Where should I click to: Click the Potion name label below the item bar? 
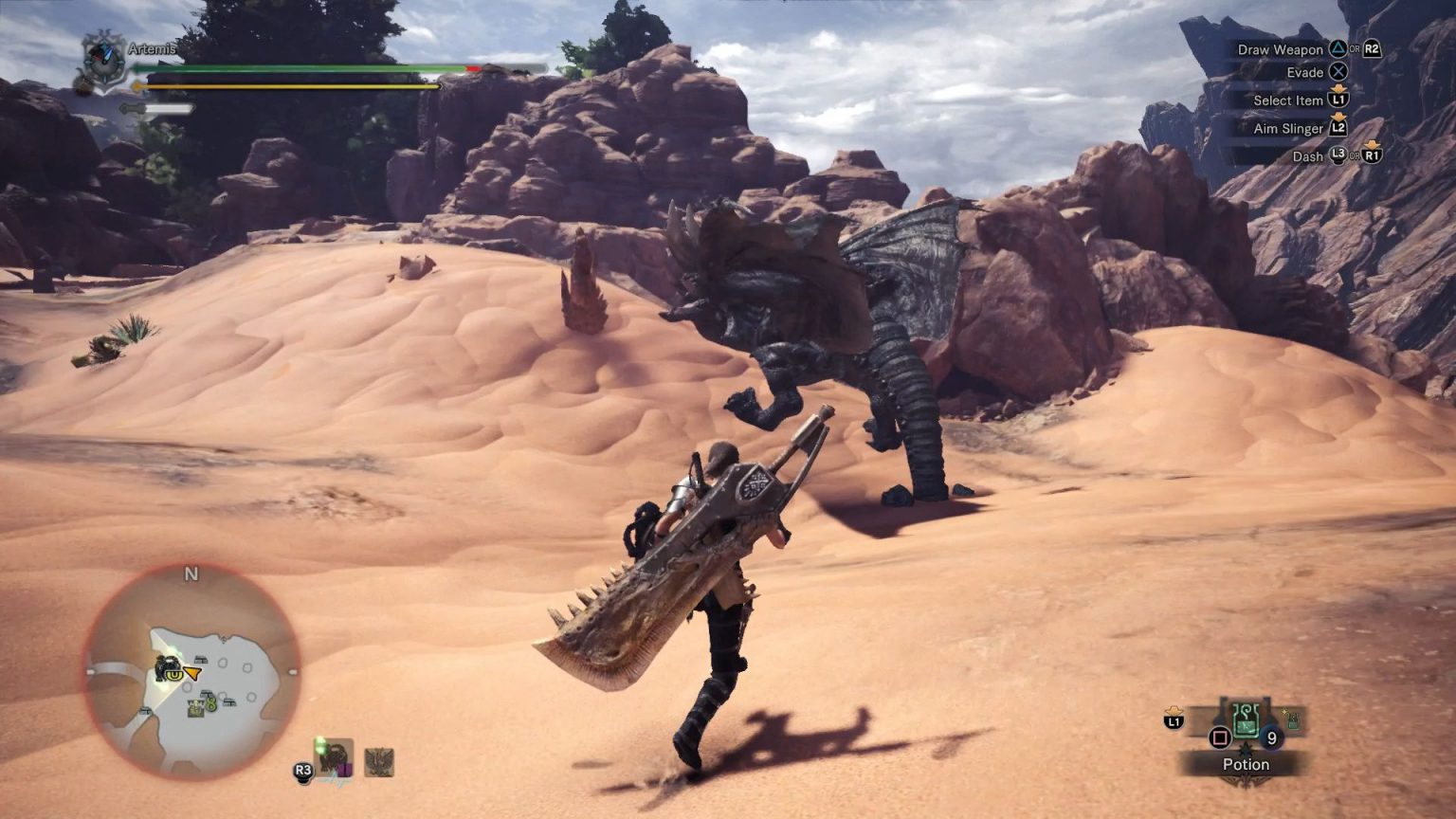pos(1246,764)
